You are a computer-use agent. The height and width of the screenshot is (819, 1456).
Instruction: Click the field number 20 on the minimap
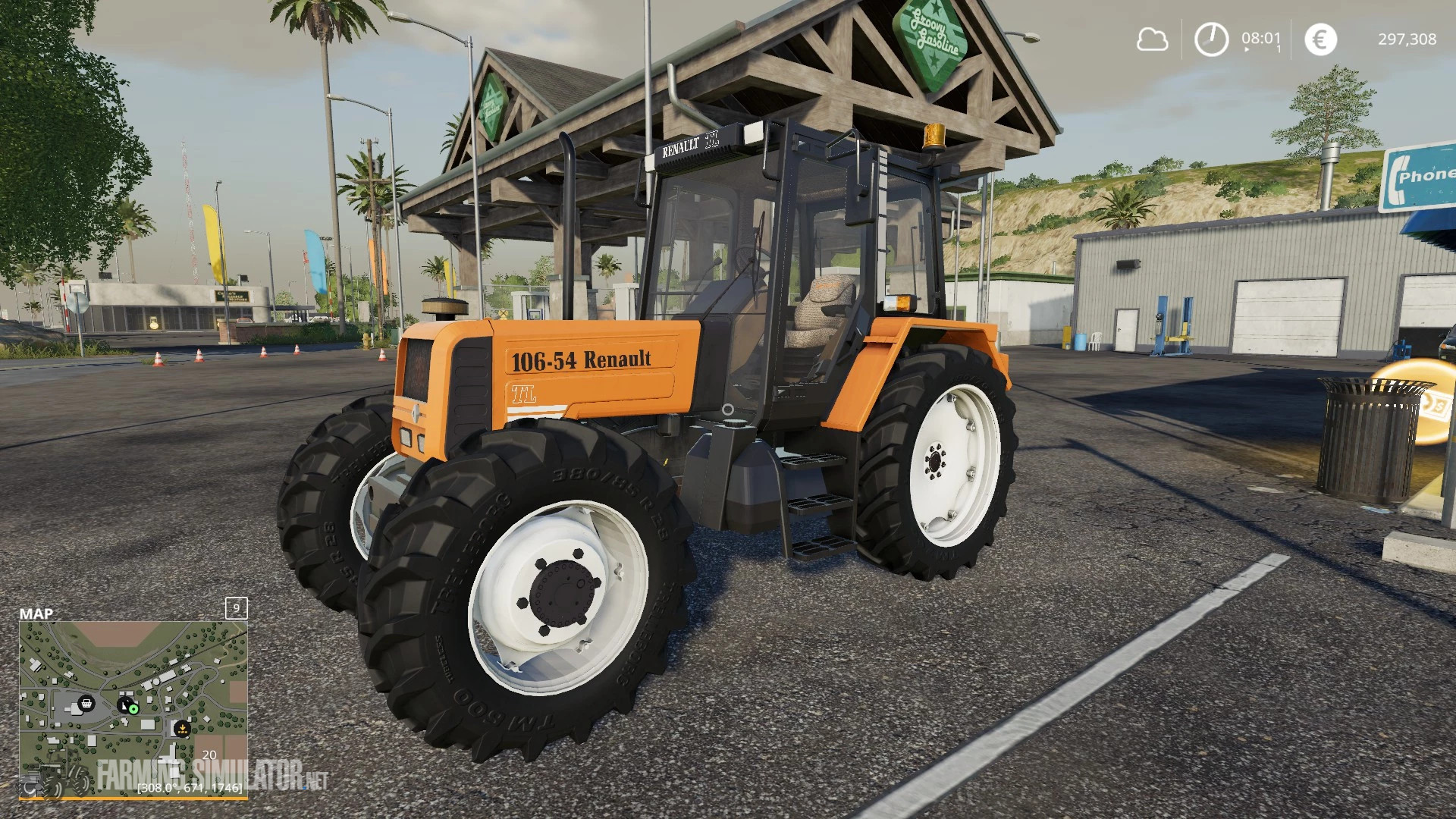(x=209, y=755)
